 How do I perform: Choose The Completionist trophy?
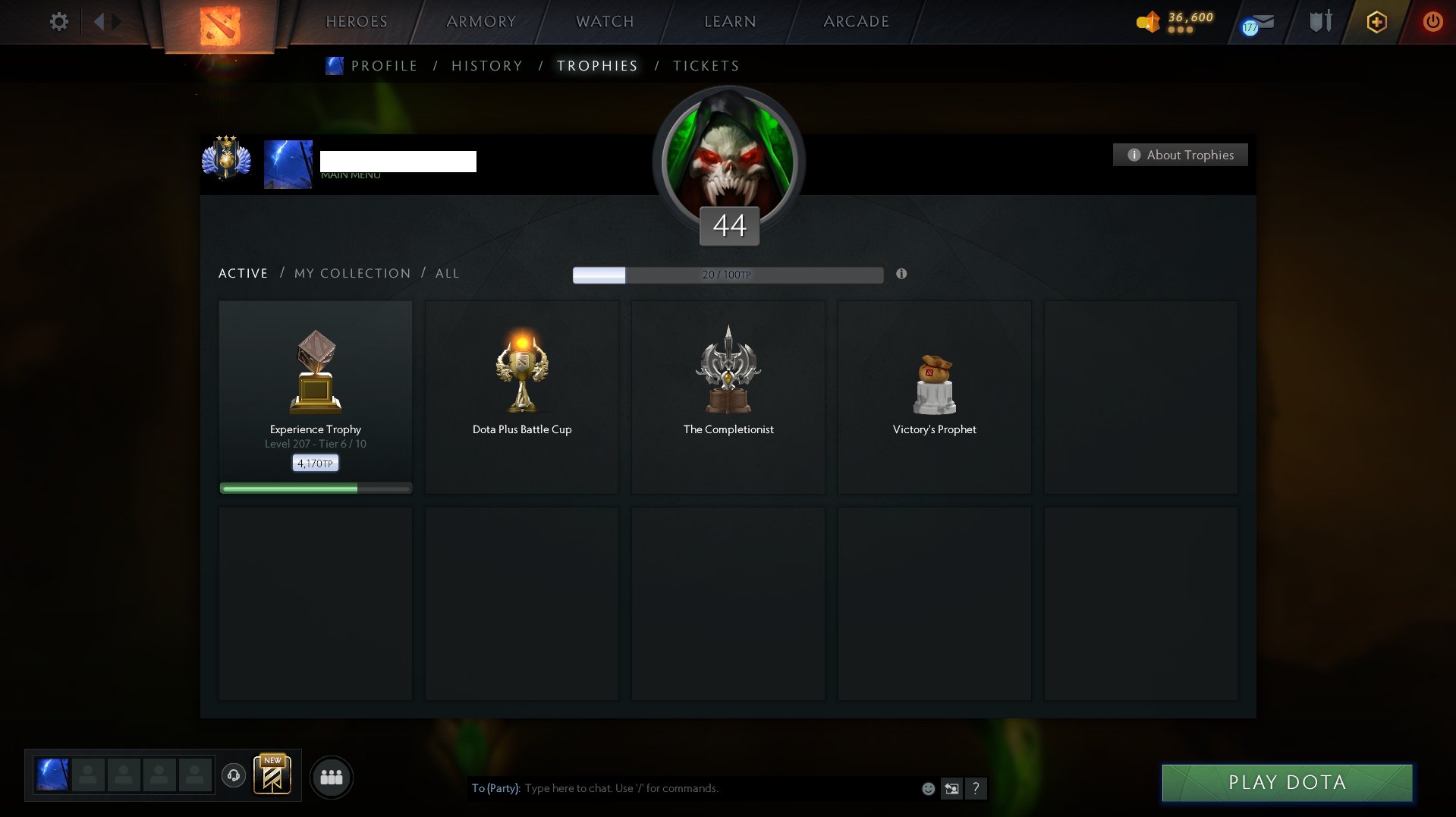[728, 396]
